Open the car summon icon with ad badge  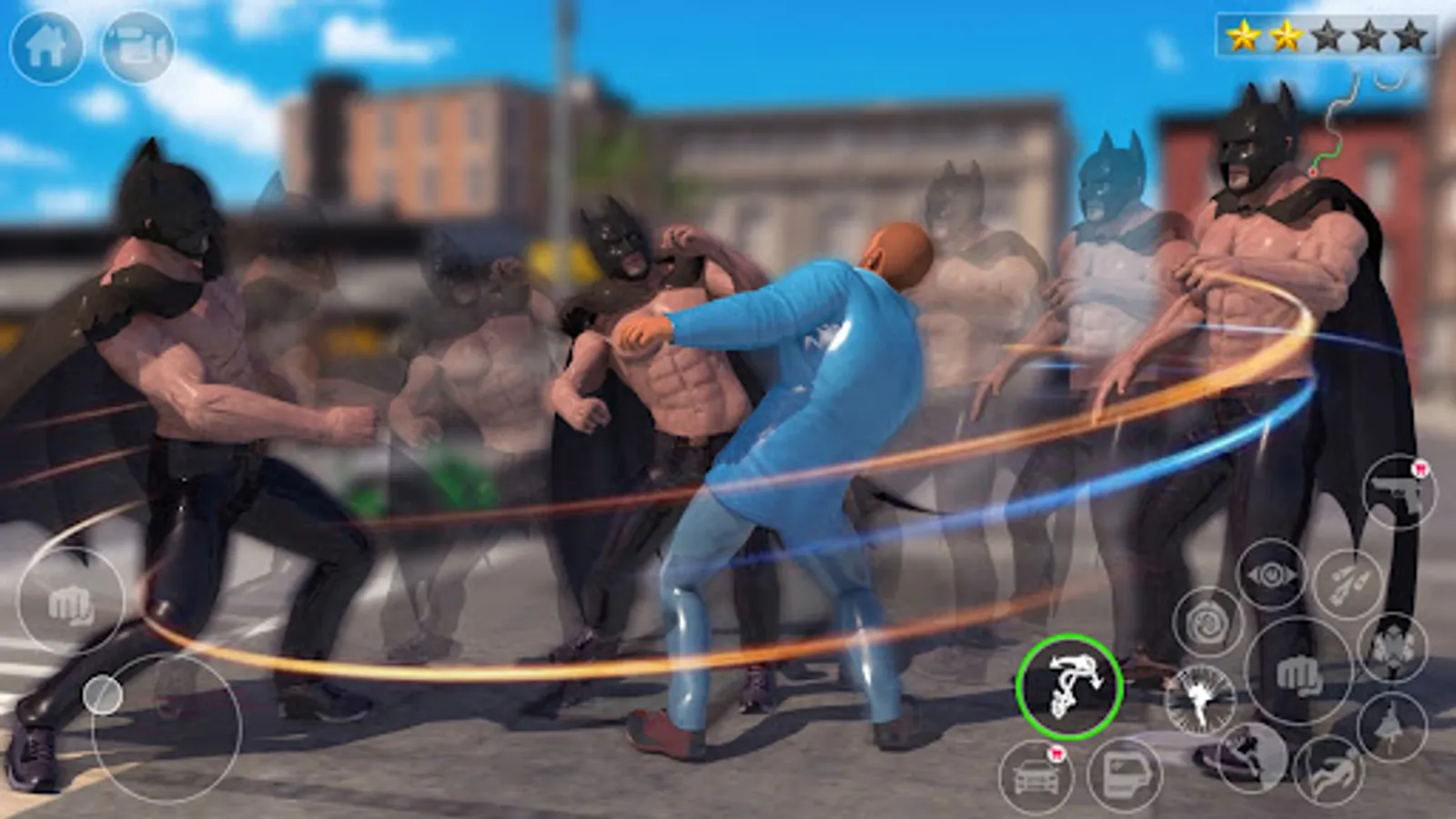(1038, 774)
